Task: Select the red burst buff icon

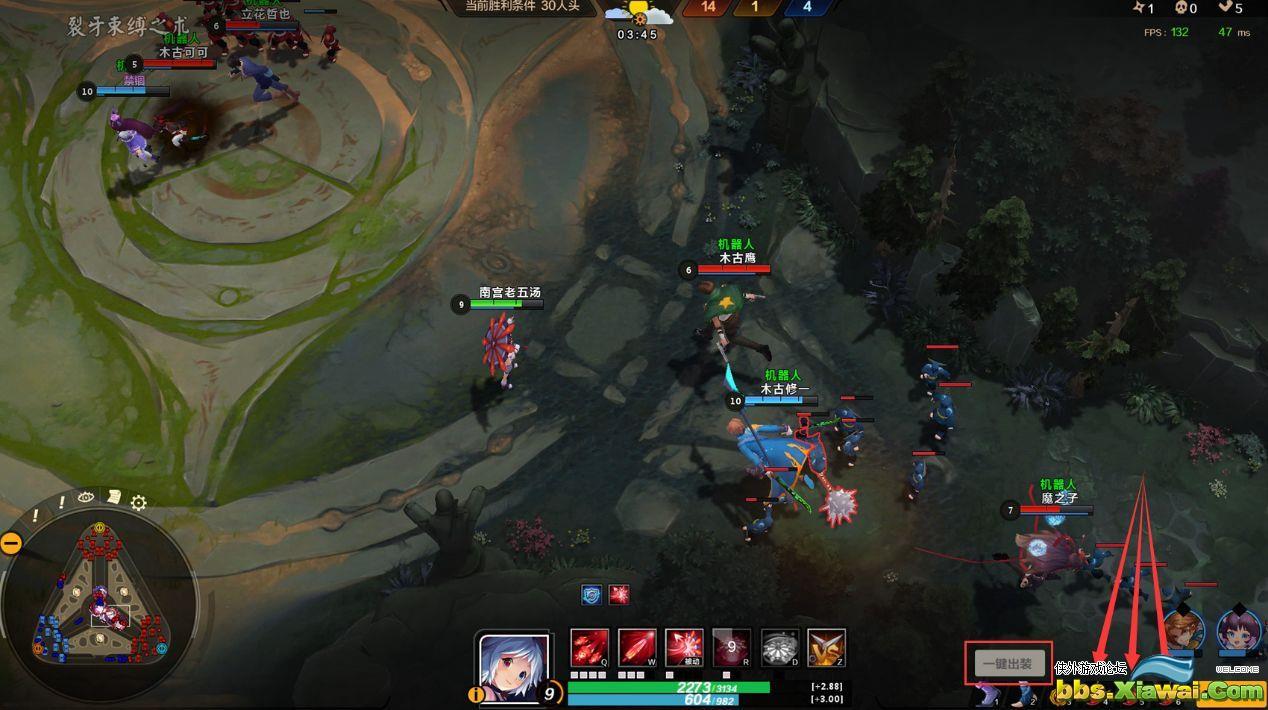Action: click(620, 594)
